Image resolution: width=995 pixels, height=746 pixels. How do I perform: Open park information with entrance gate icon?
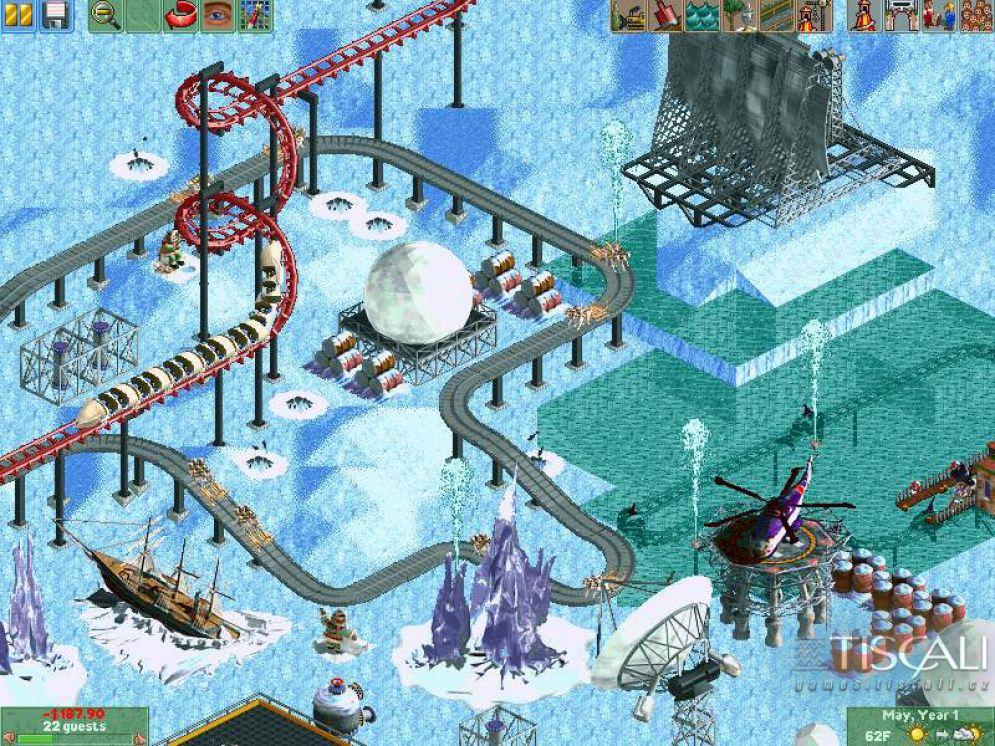pyautogui.click(x=900, y=16)
